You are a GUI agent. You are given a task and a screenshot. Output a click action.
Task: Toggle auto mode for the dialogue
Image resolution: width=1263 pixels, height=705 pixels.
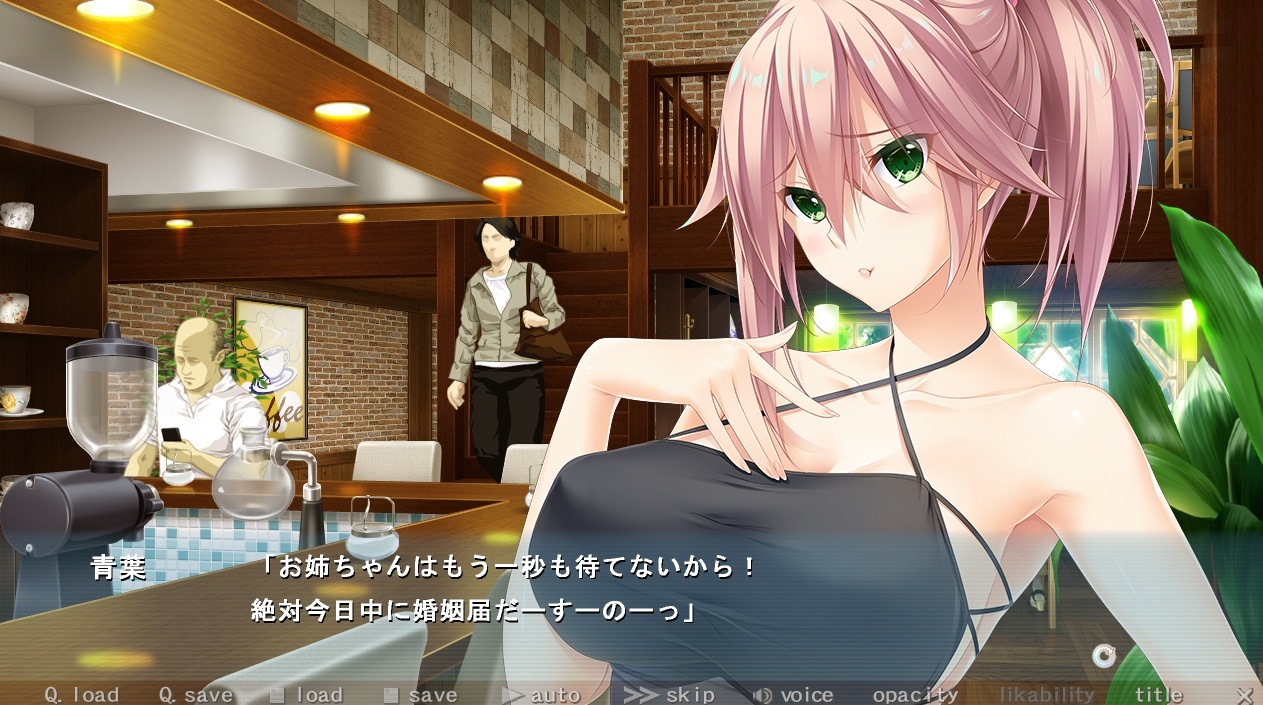point(541,695)
